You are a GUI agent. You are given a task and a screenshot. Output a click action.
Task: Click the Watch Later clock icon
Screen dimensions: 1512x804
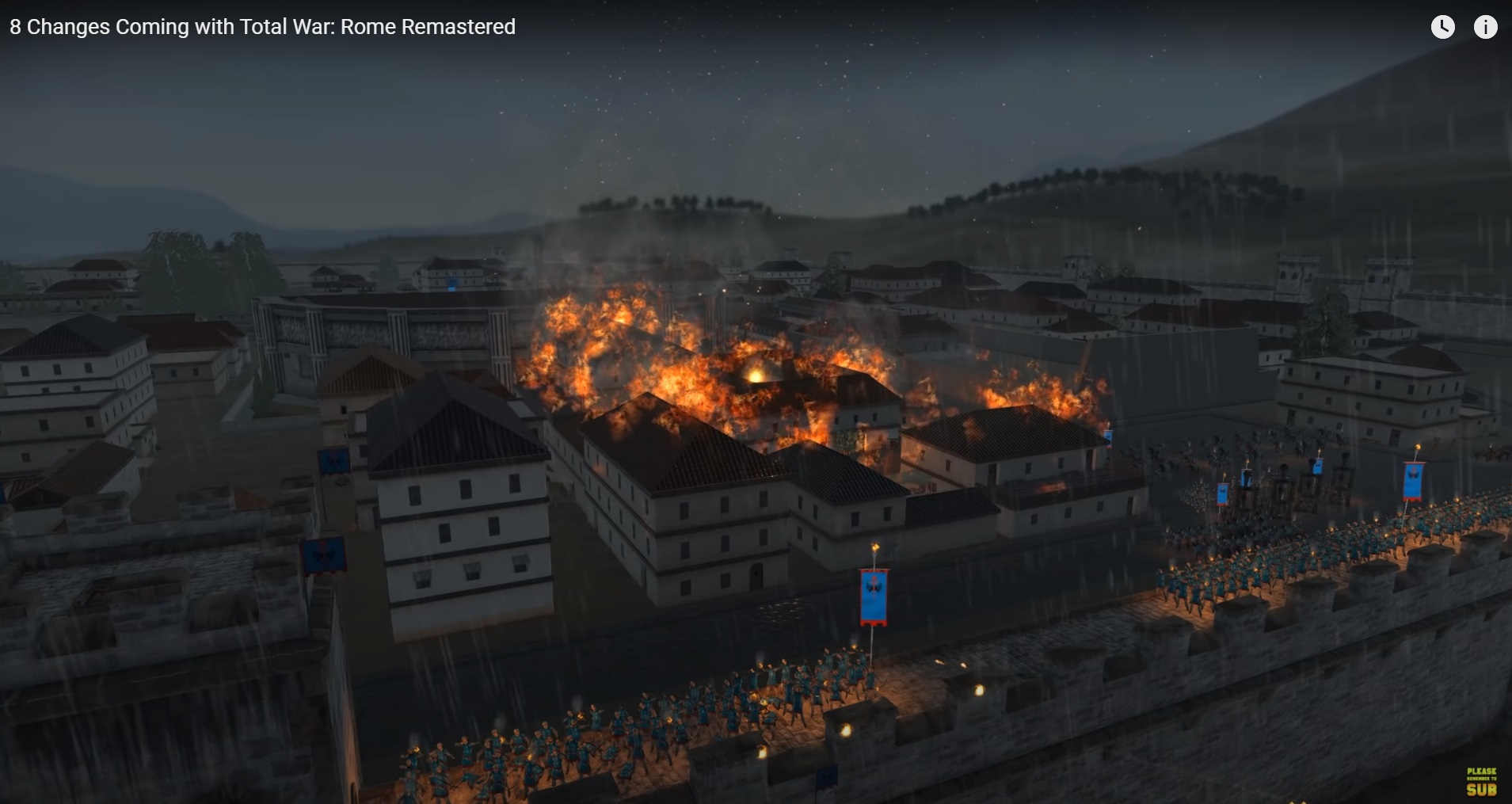(1442, 27)
